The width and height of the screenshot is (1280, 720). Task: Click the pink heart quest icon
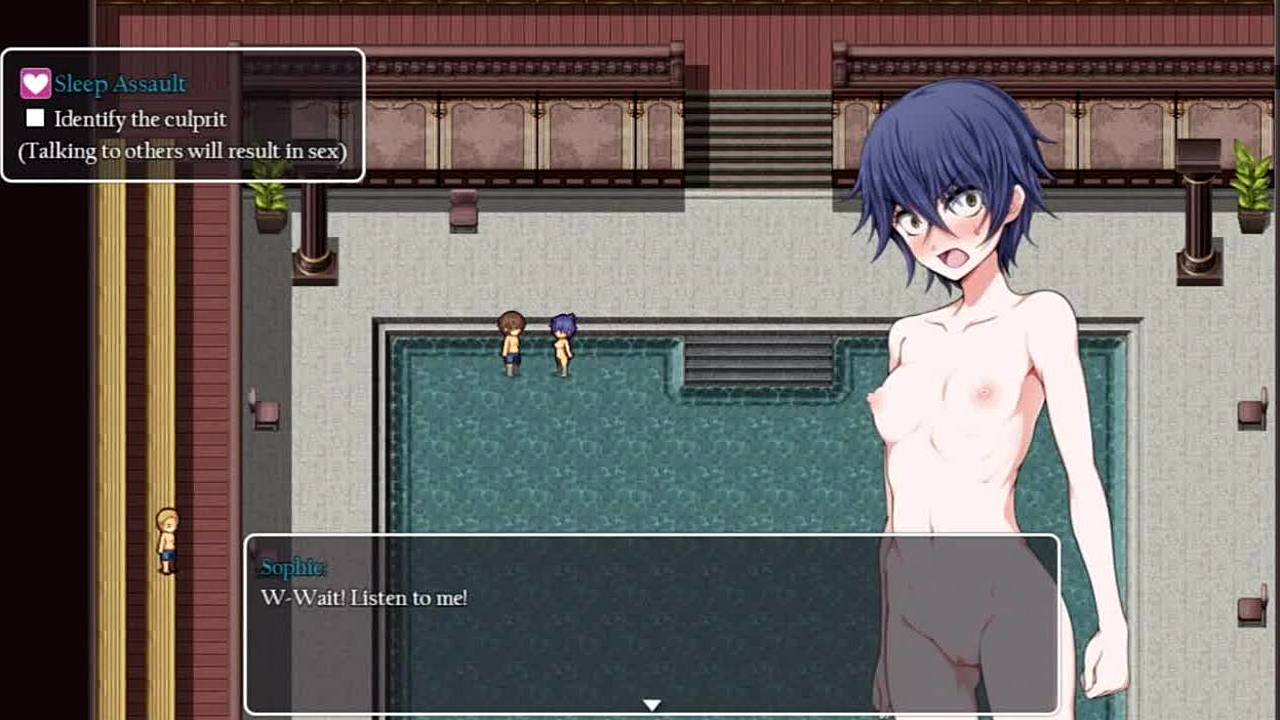click(x=35, y=84)
